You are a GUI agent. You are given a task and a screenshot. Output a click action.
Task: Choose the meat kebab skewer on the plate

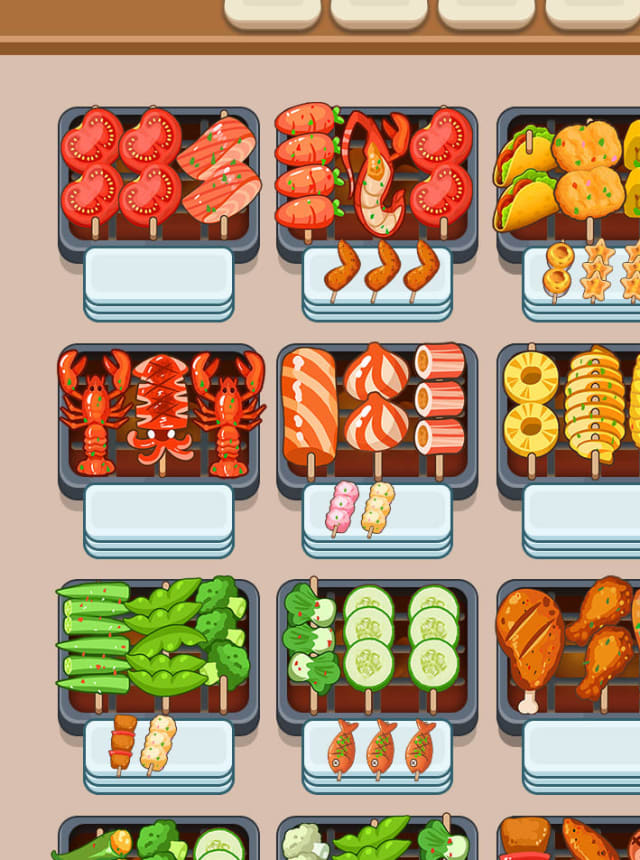[123, 742]
